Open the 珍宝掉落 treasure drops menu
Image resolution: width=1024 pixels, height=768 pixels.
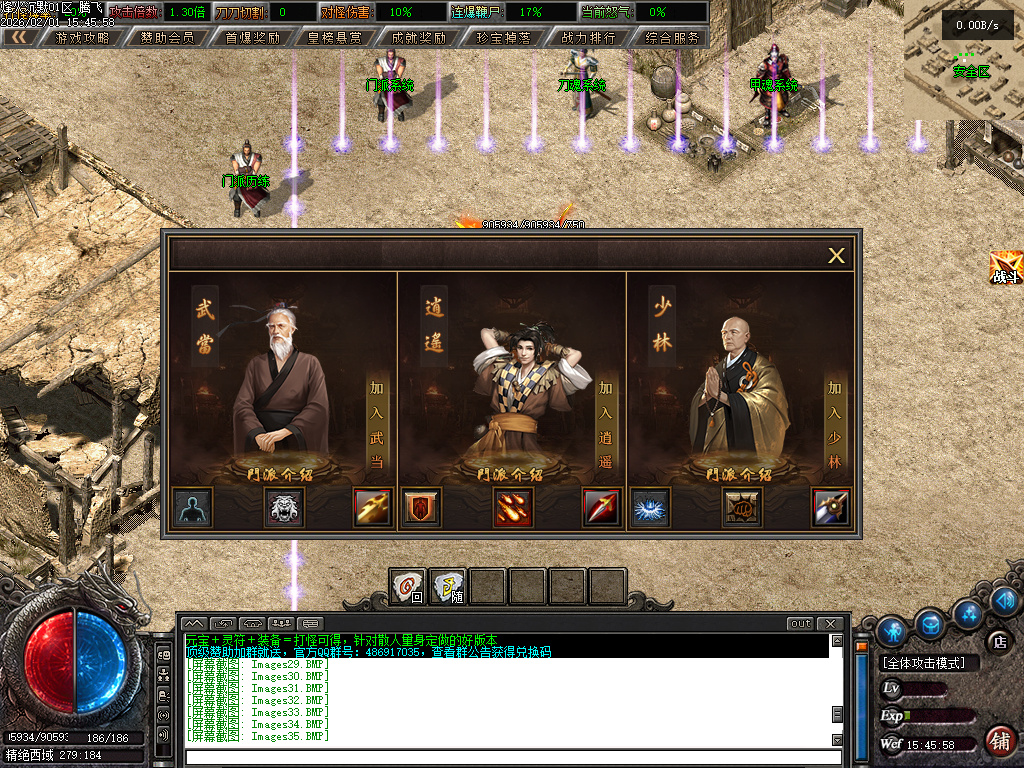[x=503, y=38]
